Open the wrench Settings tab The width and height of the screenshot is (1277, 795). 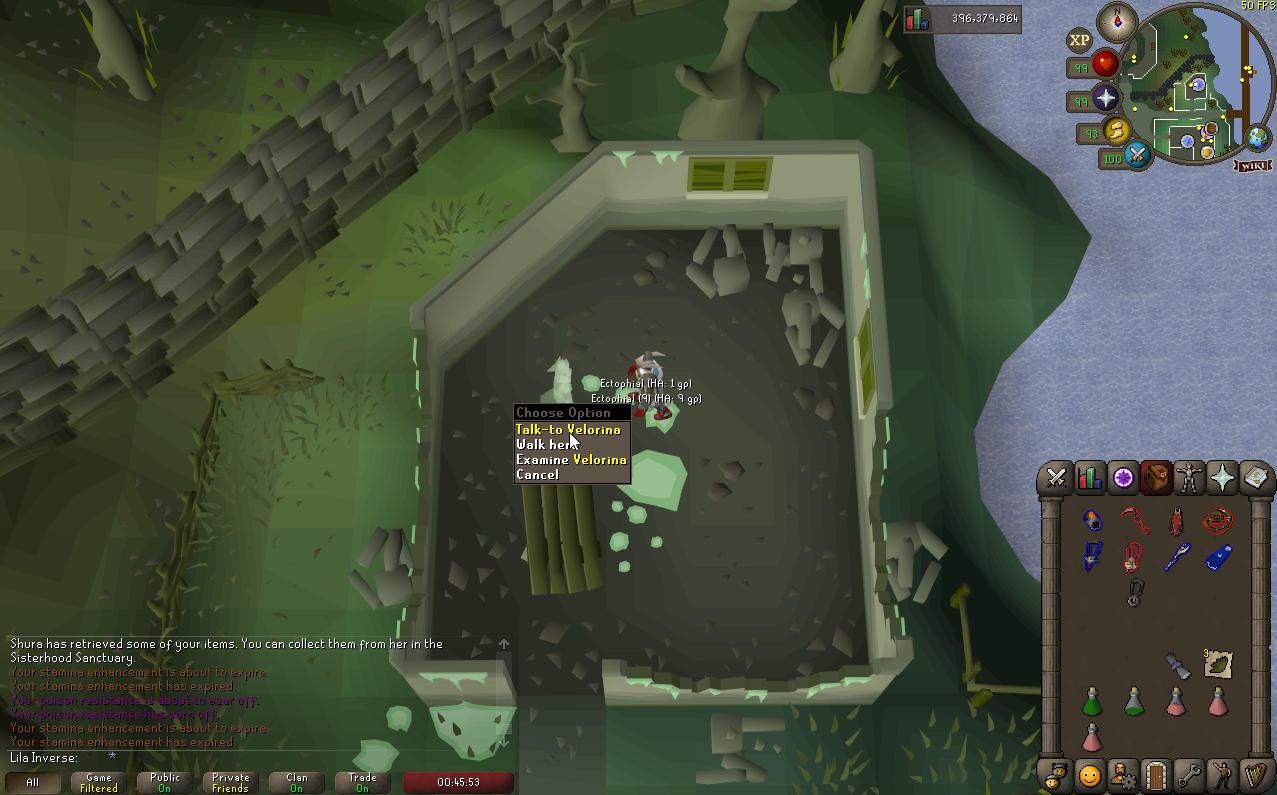[1188, 774]
